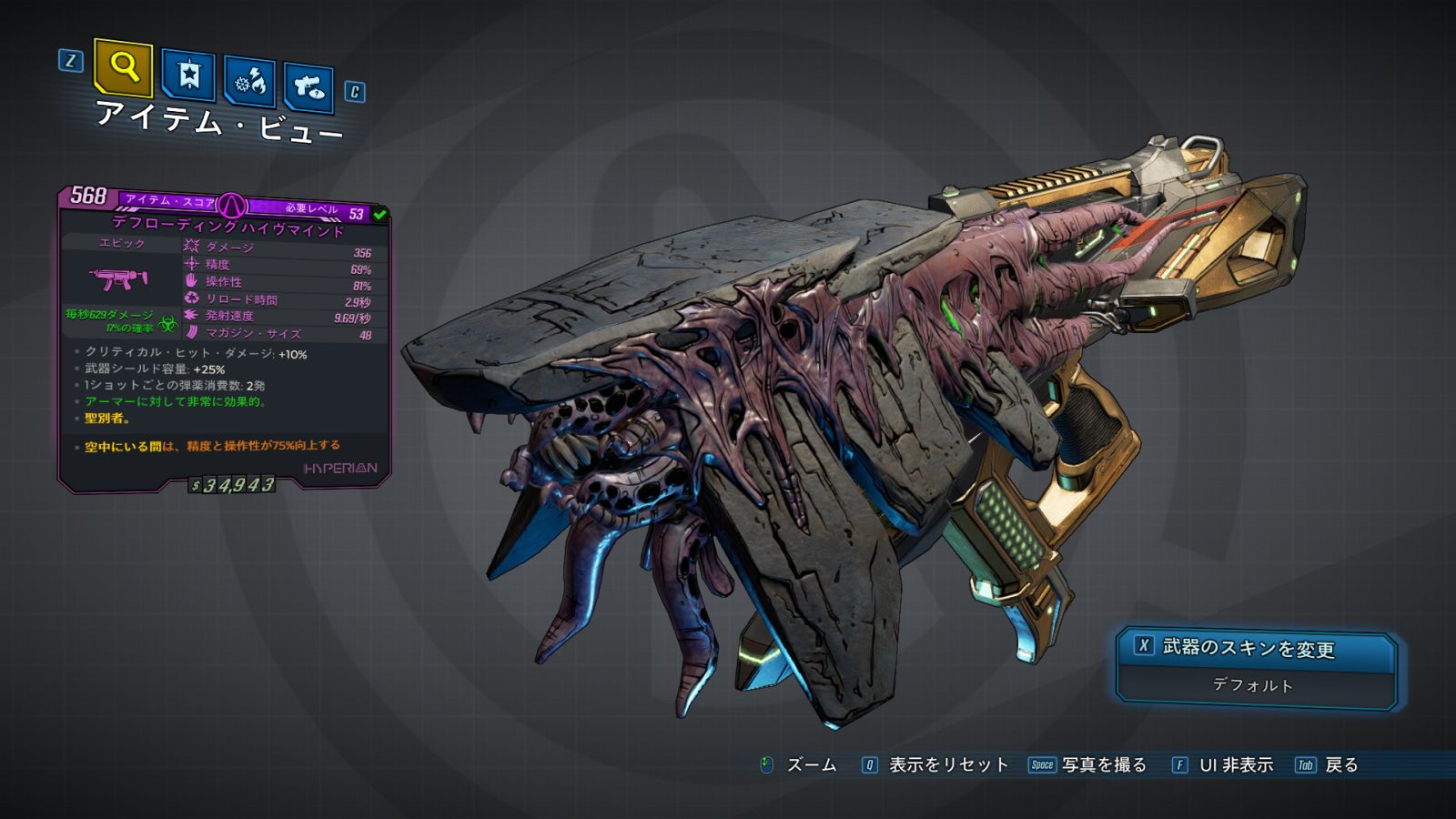Change weapon skin with 武器のスキンを変更
Image resolution: width=1456 pixels, height=819 pixels.
[1255, 648]
